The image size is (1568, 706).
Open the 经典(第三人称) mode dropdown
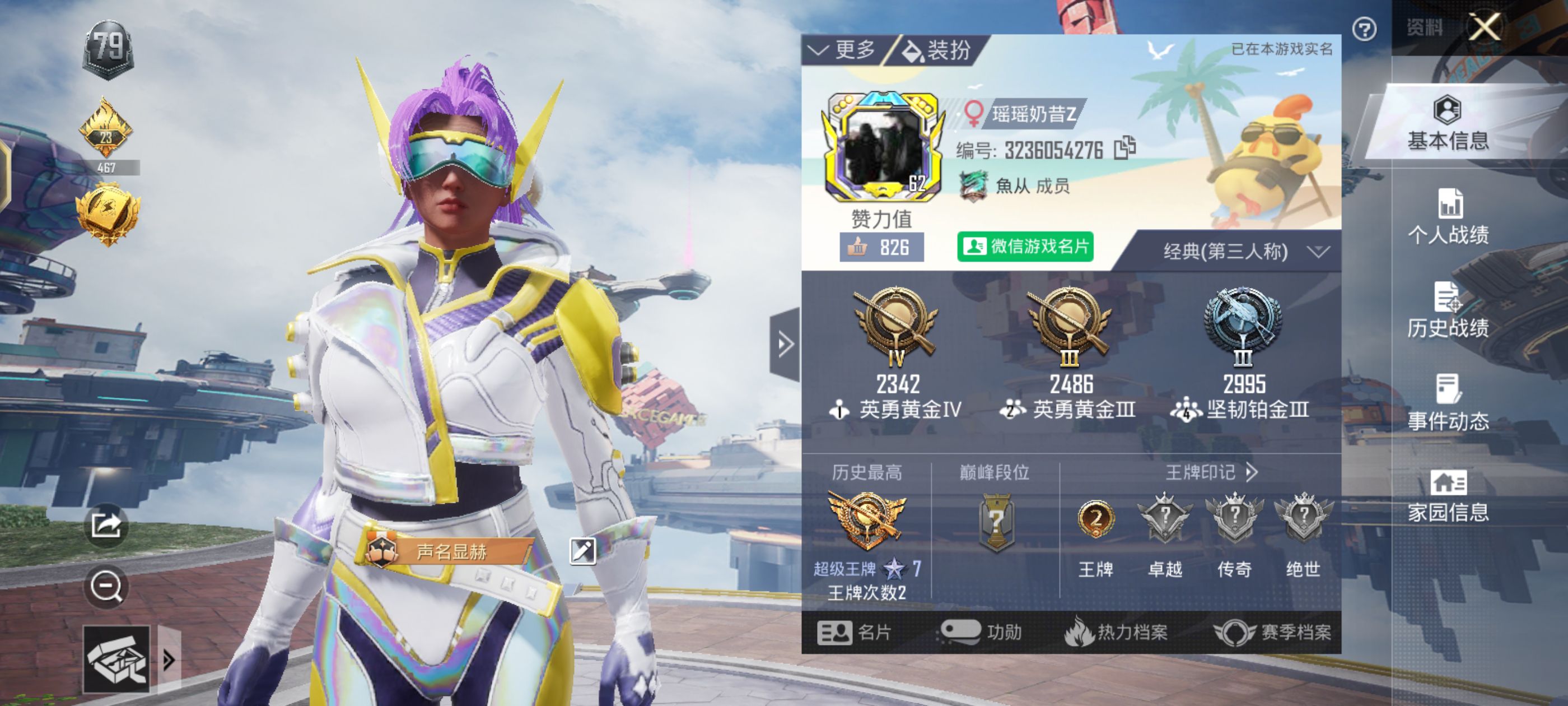[x=1242, y=252]
